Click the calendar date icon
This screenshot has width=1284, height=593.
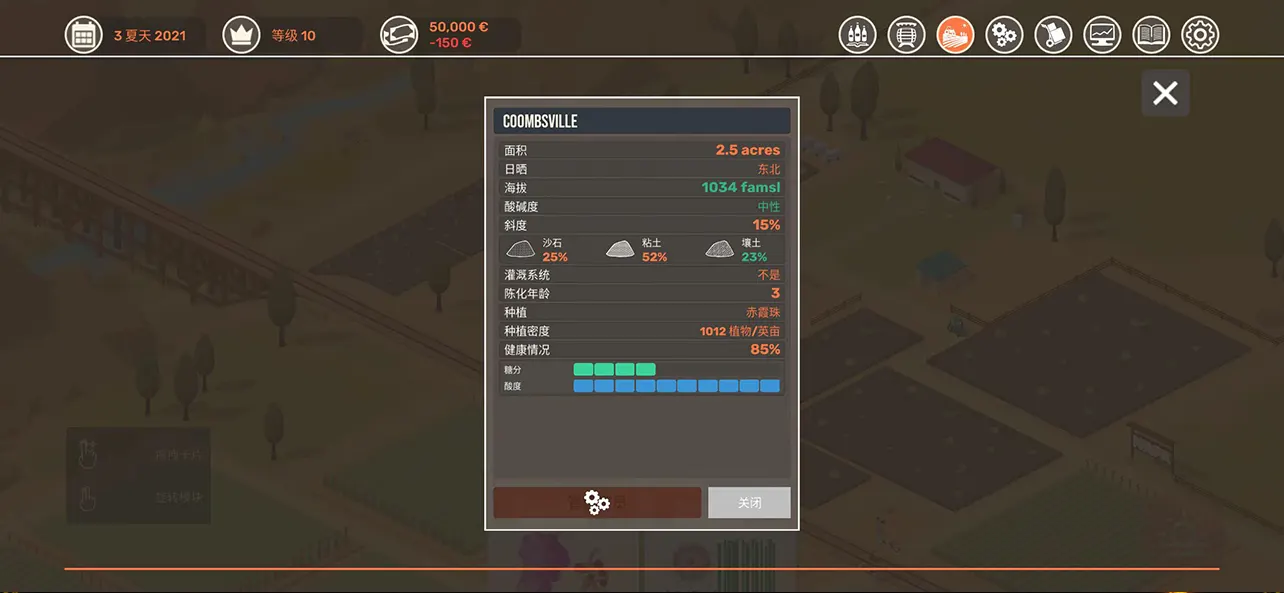point(84,35)
